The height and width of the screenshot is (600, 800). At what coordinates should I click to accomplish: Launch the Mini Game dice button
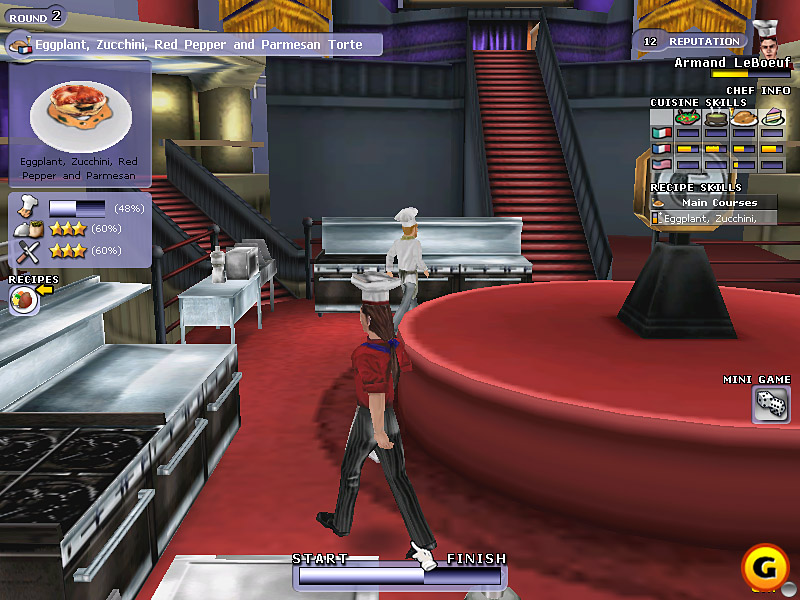point(769,403)
